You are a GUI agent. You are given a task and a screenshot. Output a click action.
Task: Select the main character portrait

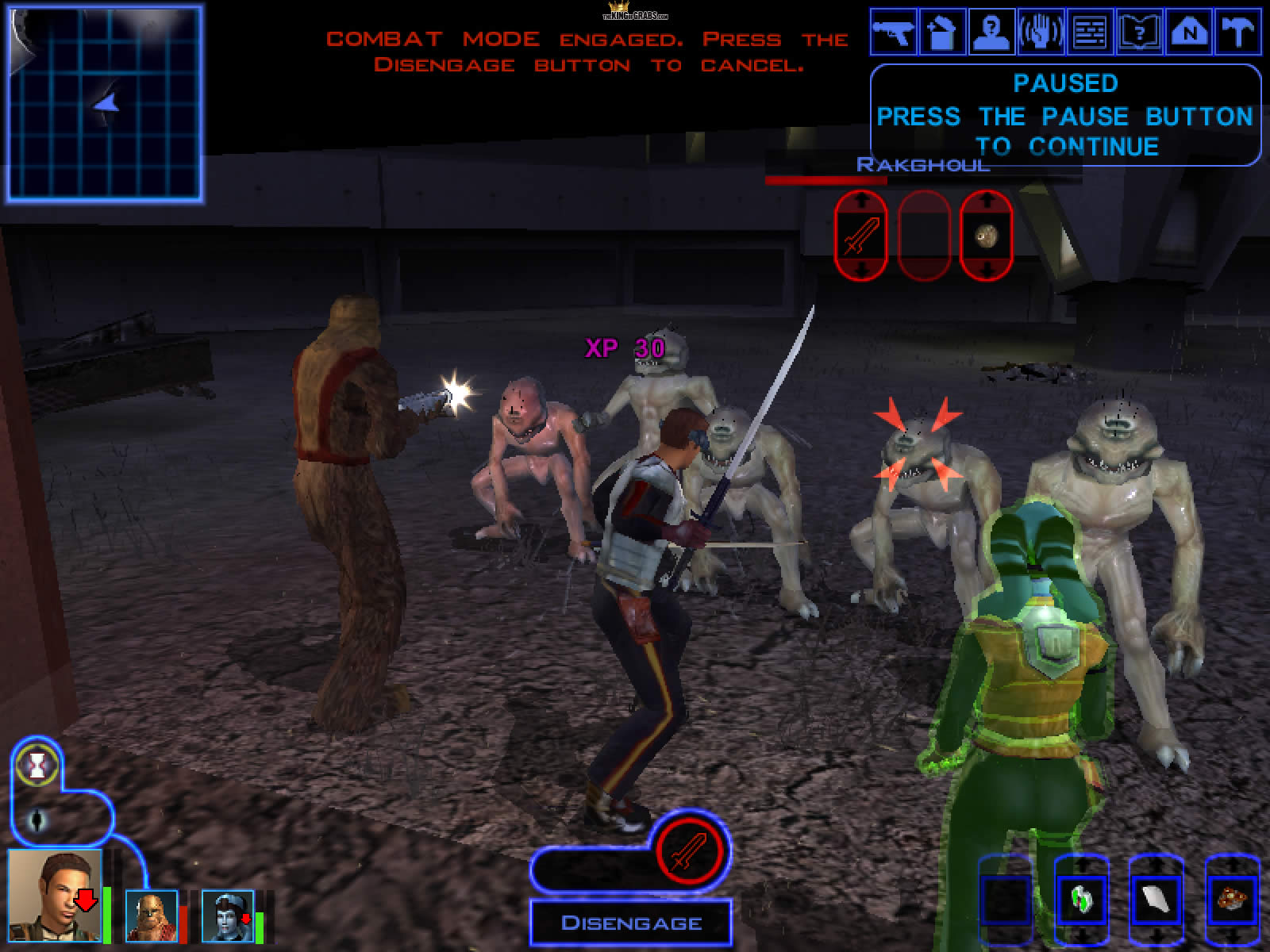[x=56, y=895]
